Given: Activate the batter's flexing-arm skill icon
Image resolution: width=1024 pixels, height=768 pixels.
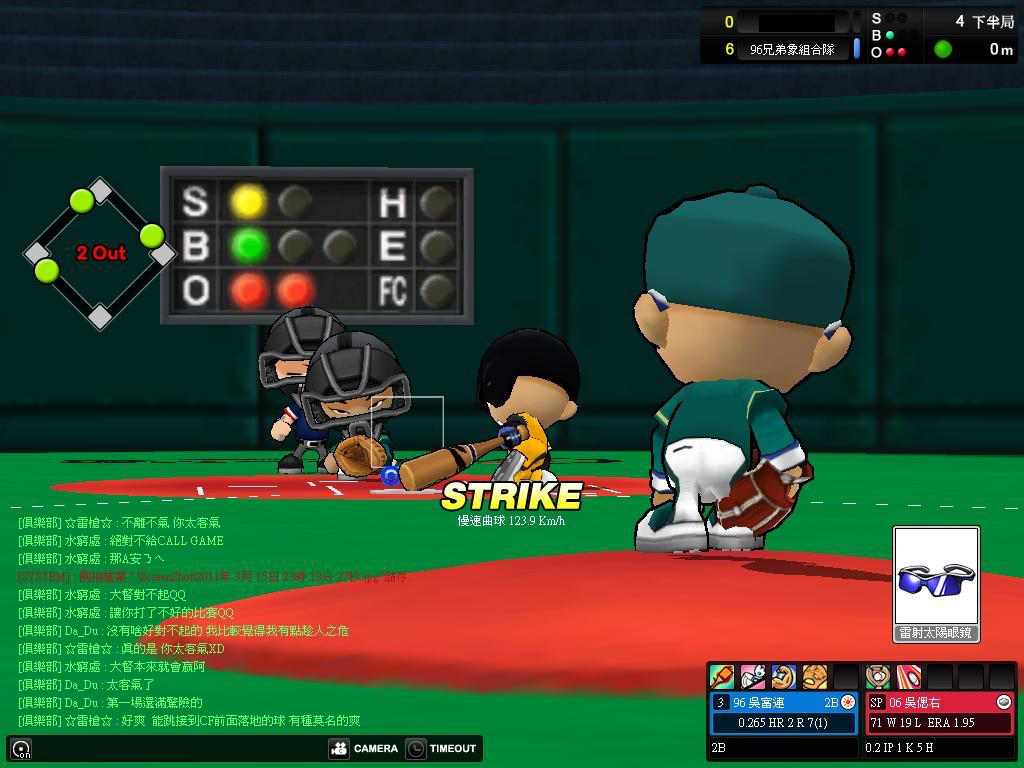Looking at the screenshot, I should [x=784, y=677].
